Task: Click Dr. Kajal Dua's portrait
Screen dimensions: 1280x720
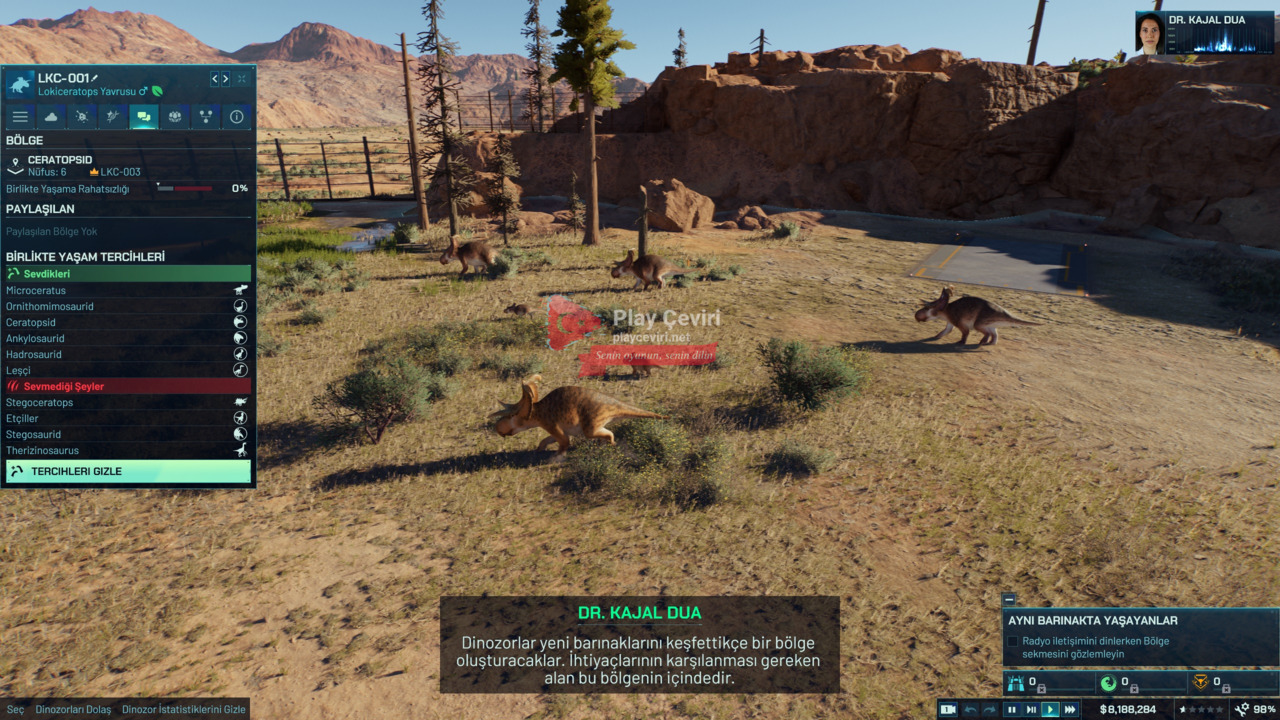Action: click(1150, 33)
